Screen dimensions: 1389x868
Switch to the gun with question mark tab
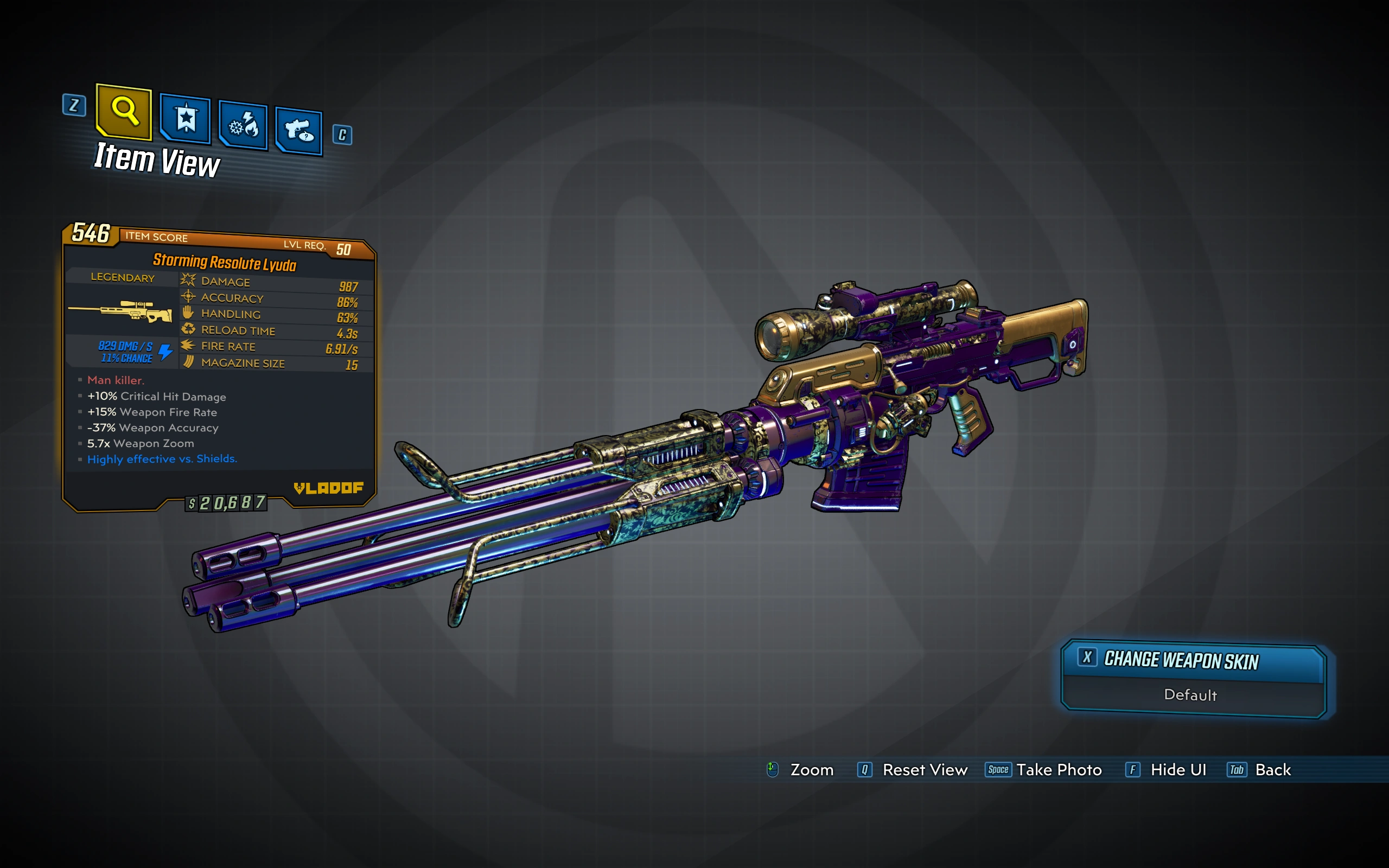pos(298,130)
